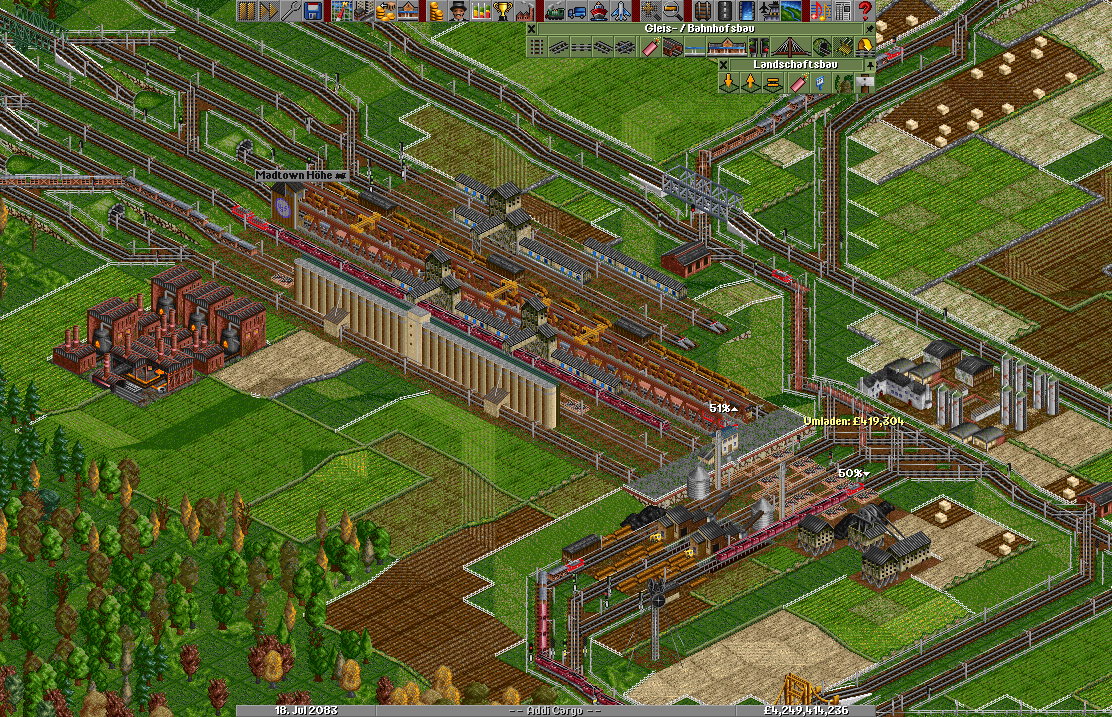Image resolution: width=1112 pixels, height=717 pixels.
Task: Choose the rail bridge build tool
Action: click(791, 46)
